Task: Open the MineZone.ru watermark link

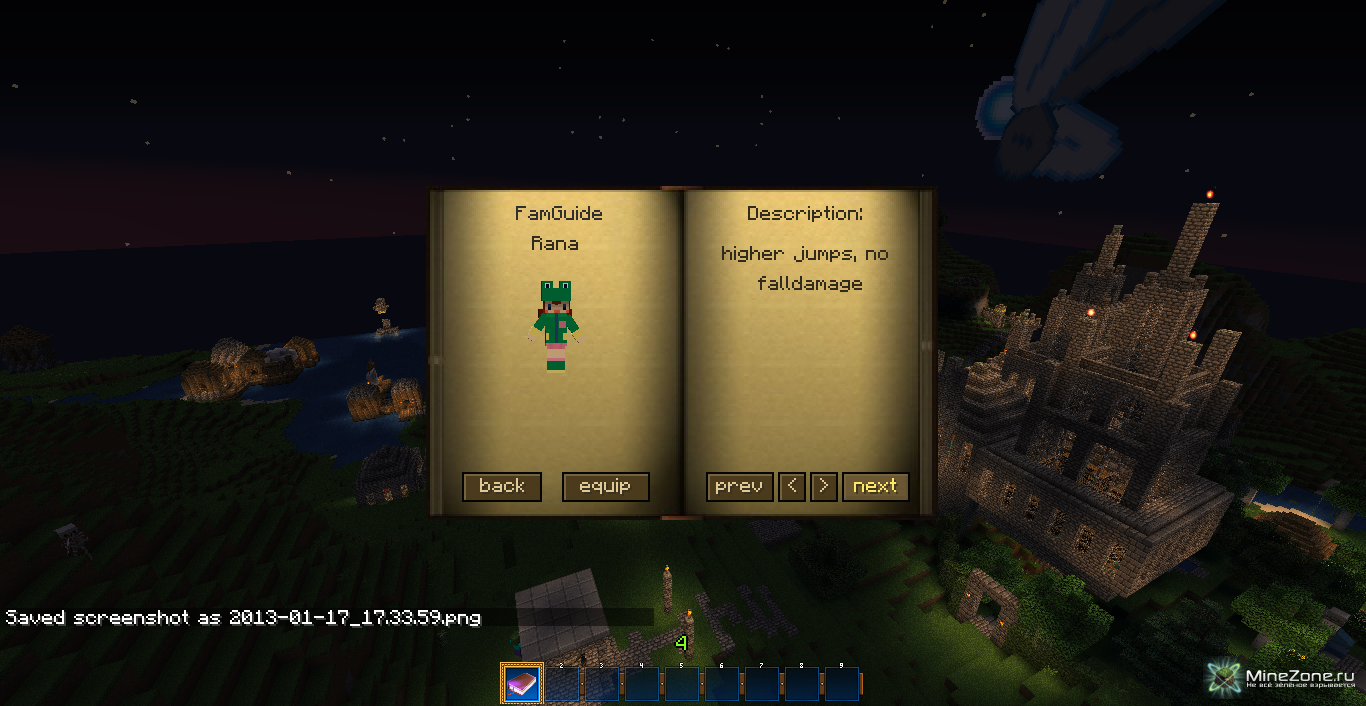Action: [1283, 679]
